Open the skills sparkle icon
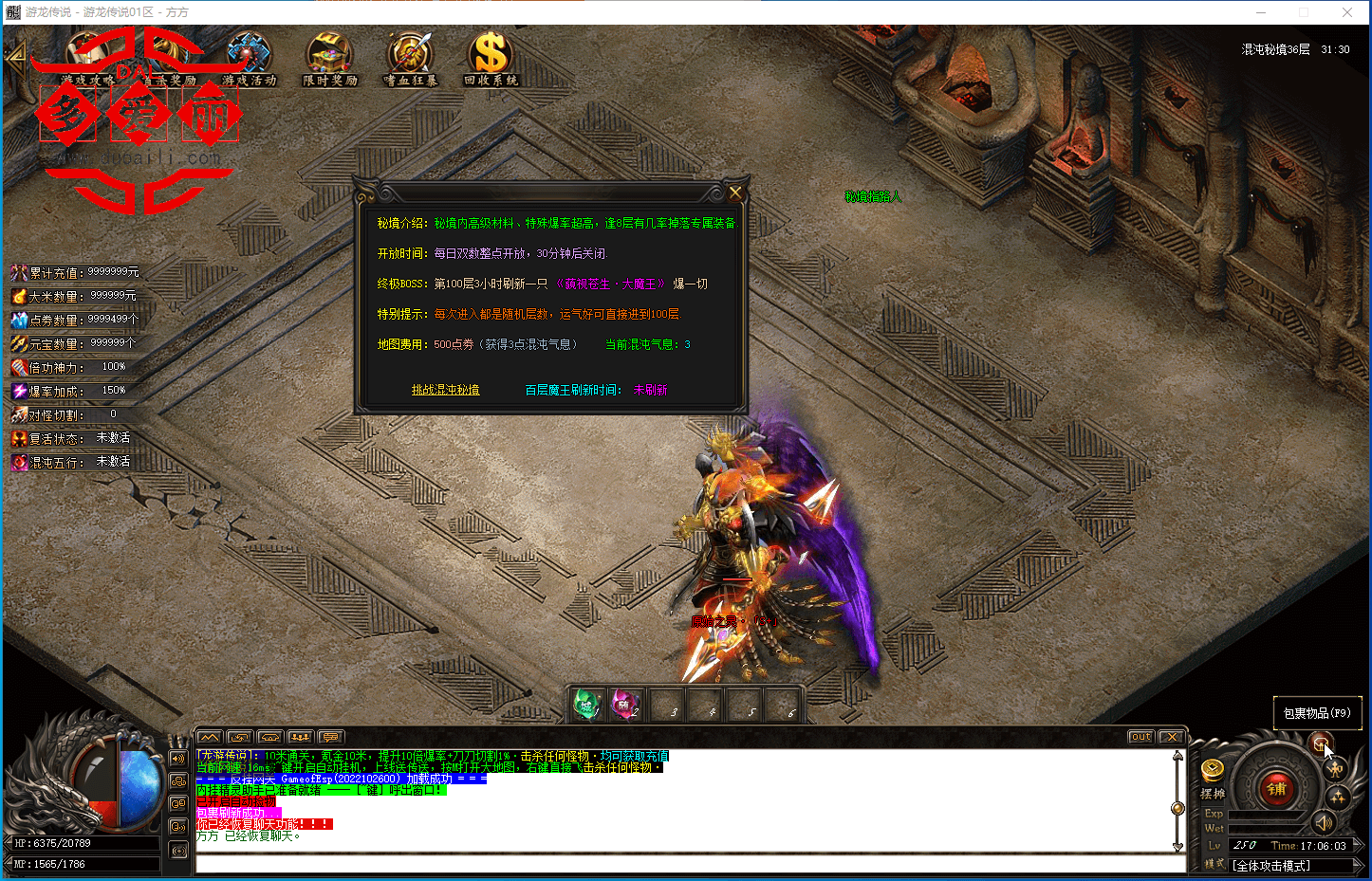 click(x=1339, y=797)
